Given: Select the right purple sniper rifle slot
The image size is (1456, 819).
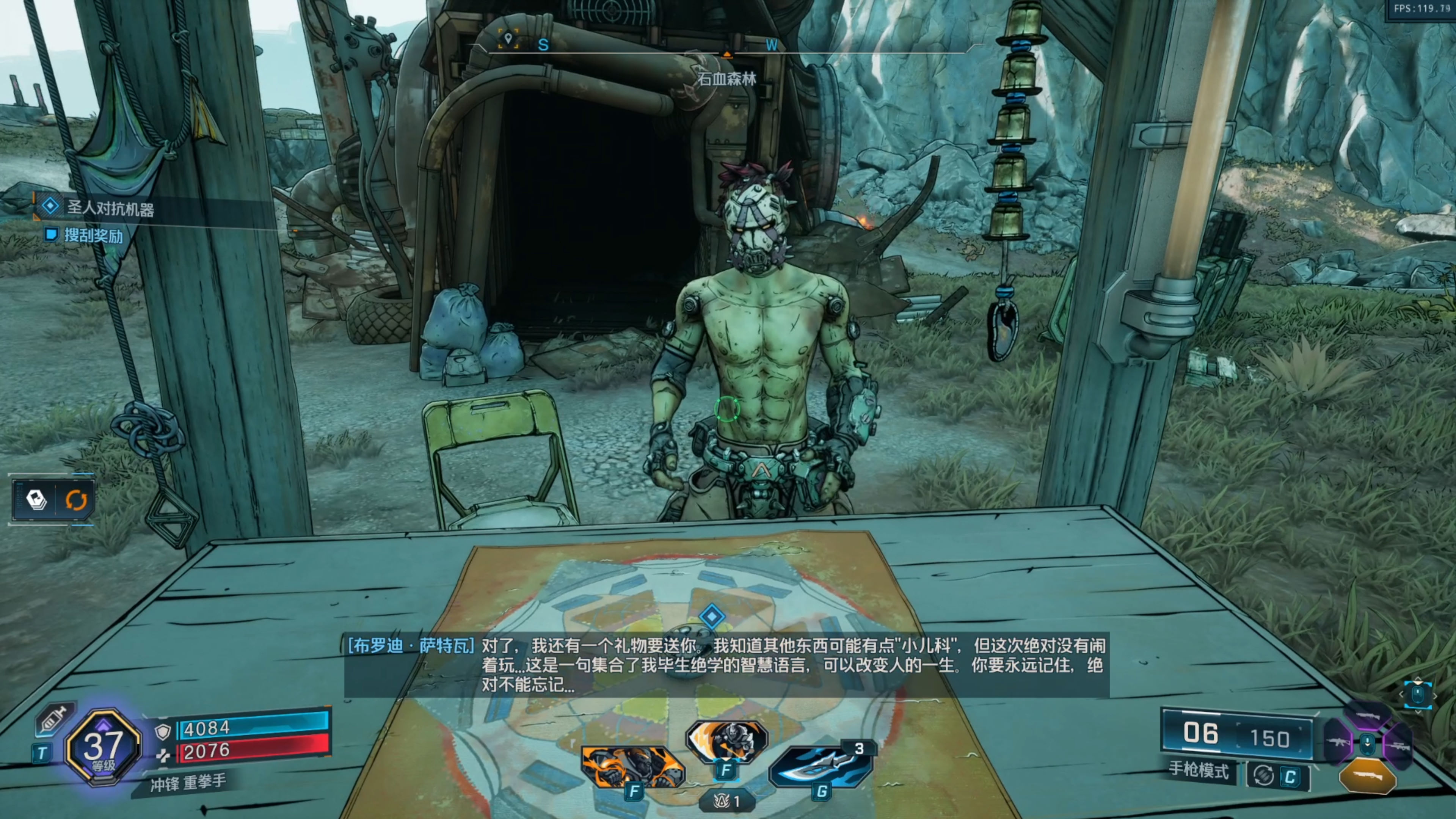Looking at the screenshot, I should pyautogui.click(x=1397, y=746).
